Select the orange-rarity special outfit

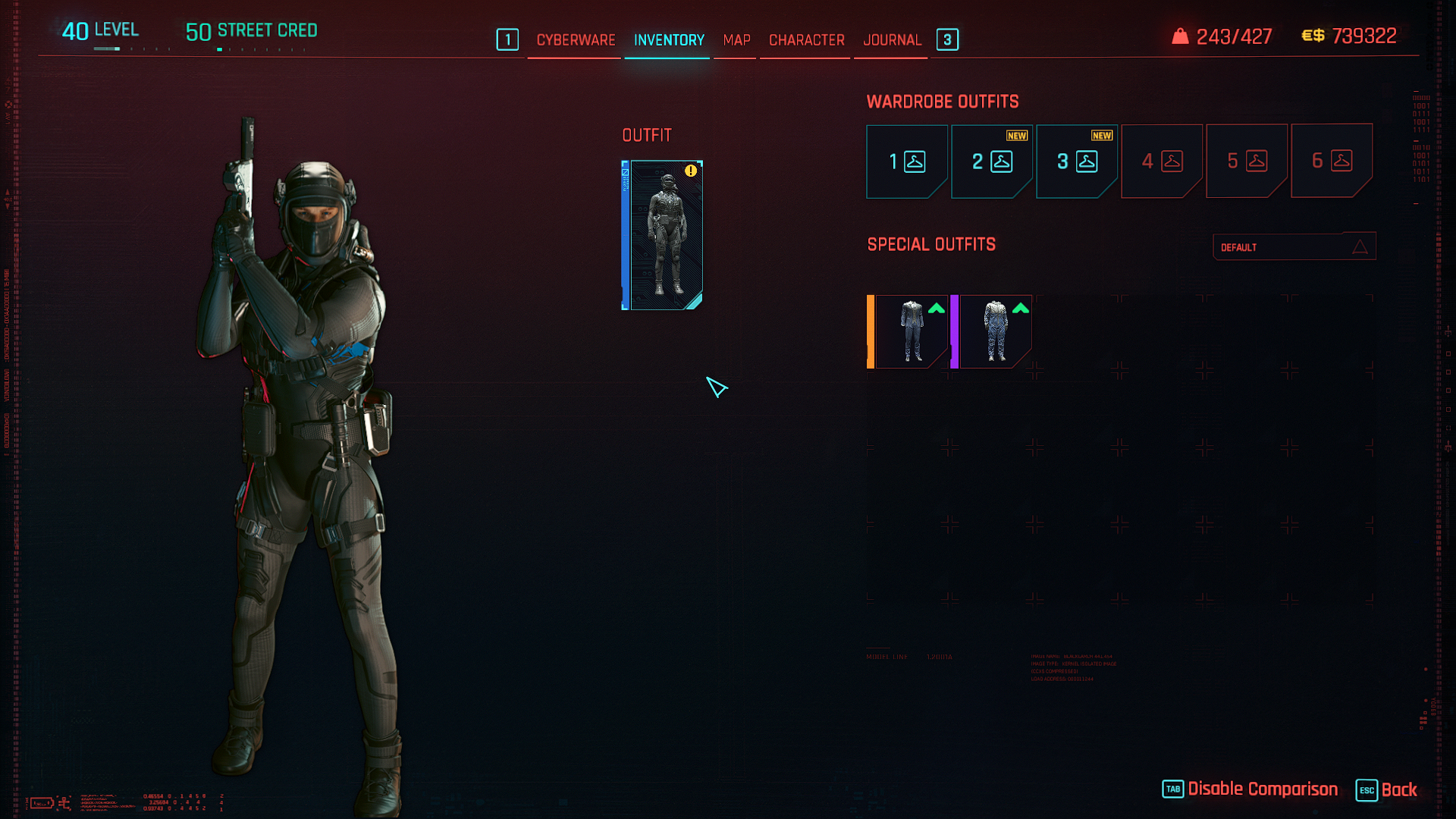pyautogui.click(x=908, y=331)
